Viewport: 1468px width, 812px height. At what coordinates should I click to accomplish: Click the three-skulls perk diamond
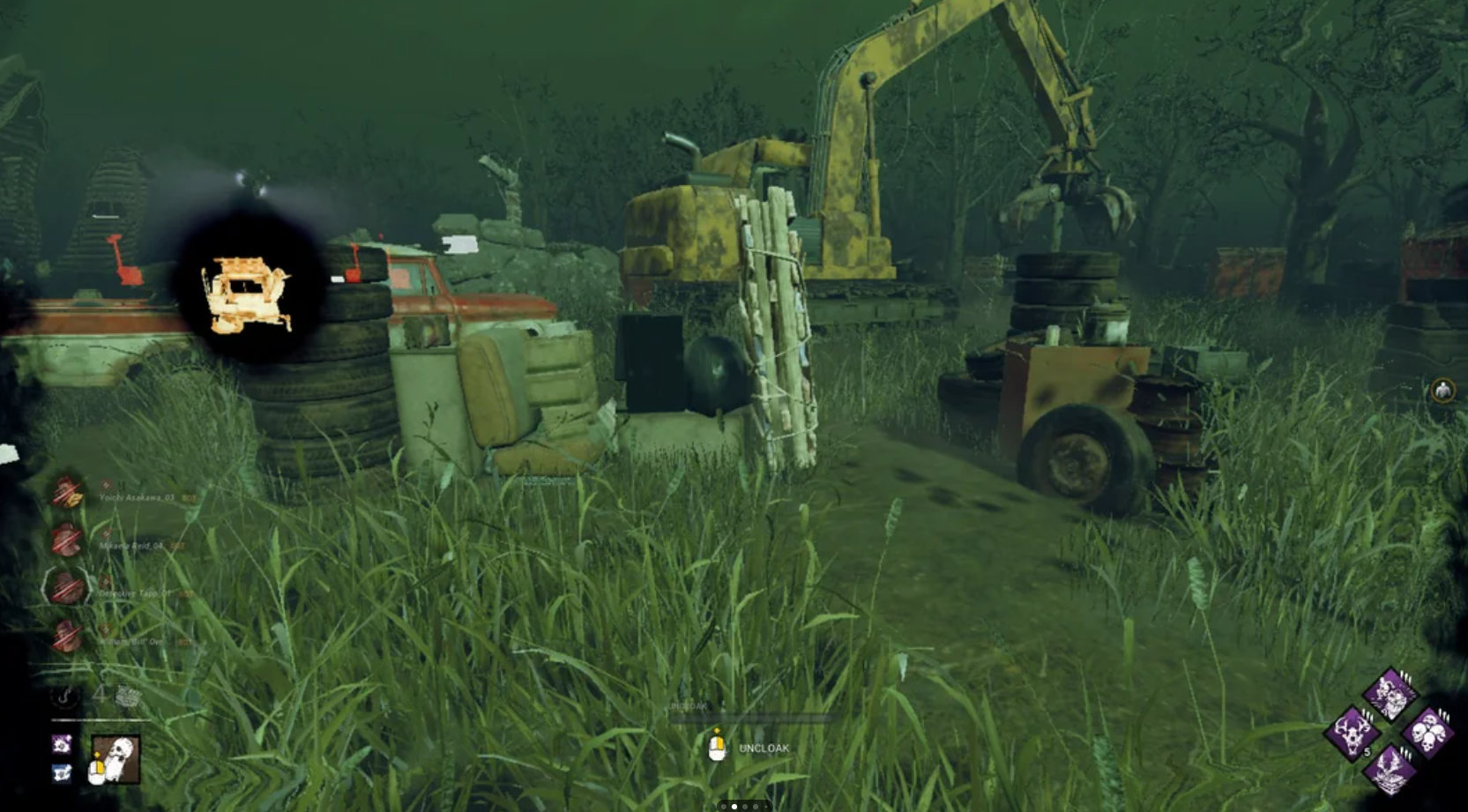1429,732
